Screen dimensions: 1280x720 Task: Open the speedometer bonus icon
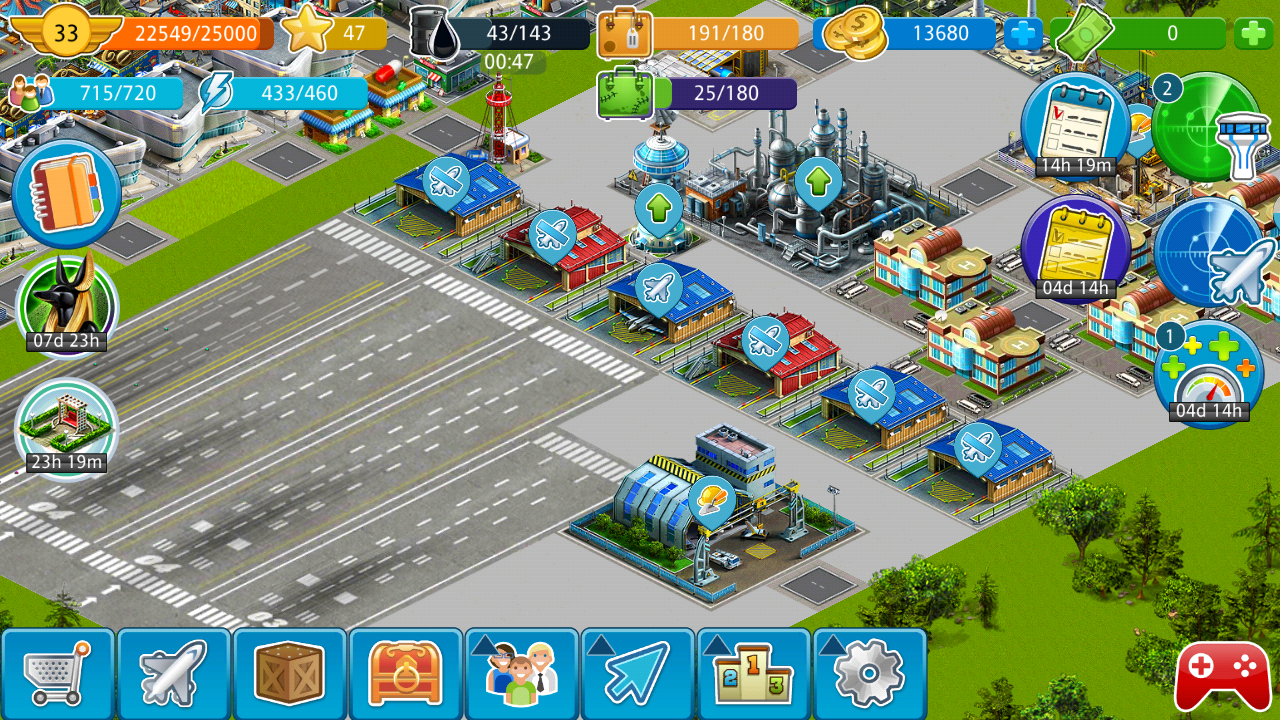[x=1209, y=374]
